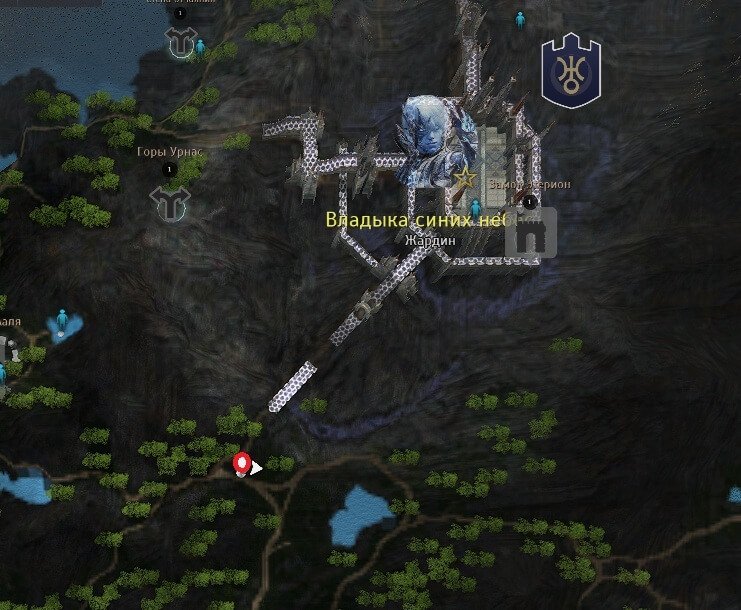The height and width of the screenshot is (610, 741).
Task: Select the Горы Урнас node icon
Action: click(169, 202)
